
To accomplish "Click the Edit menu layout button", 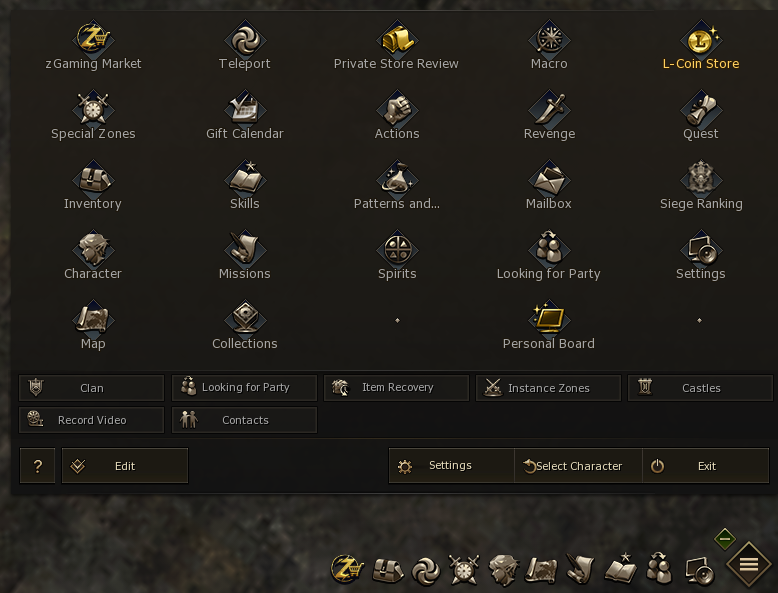I will click(x=124, y=466).
